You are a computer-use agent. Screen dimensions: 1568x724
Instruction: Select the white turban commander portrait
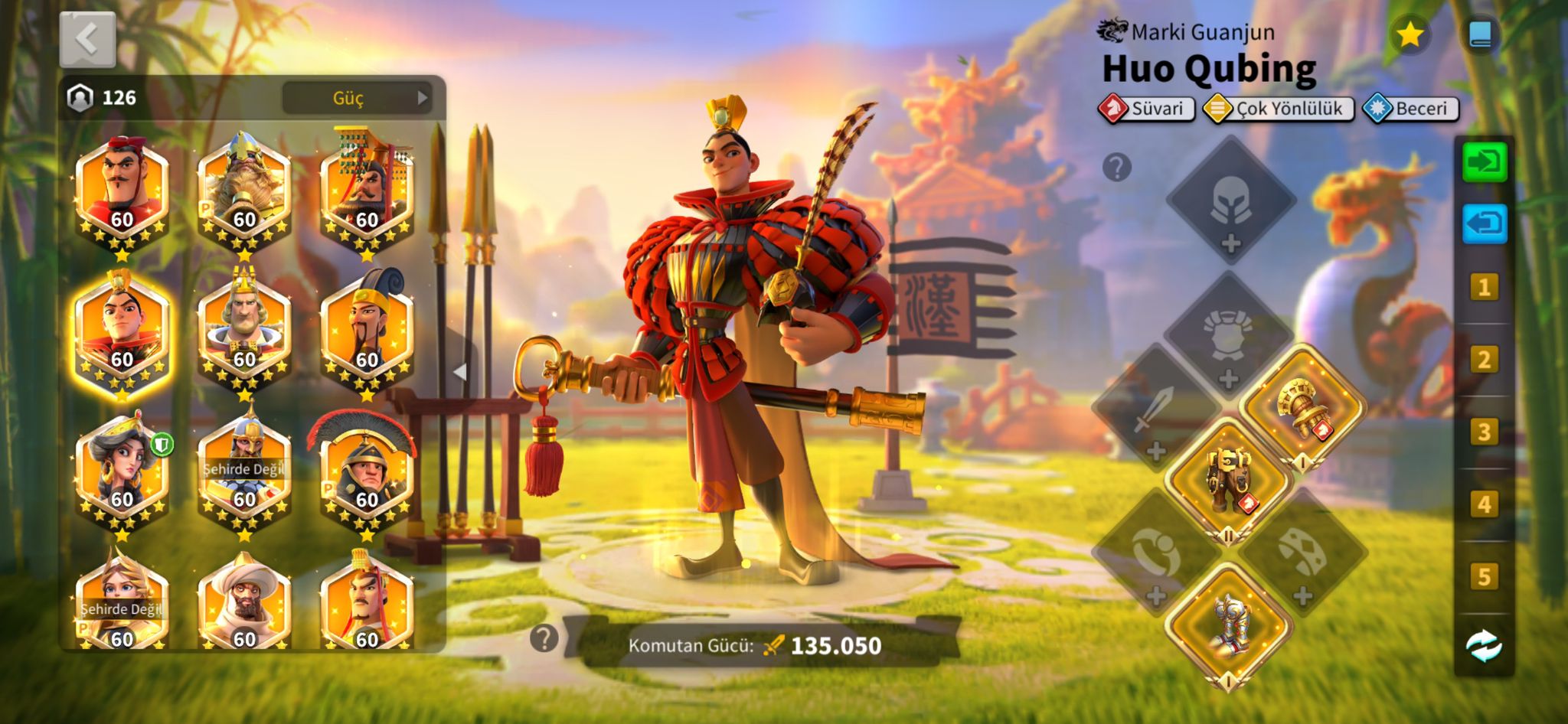244,603
